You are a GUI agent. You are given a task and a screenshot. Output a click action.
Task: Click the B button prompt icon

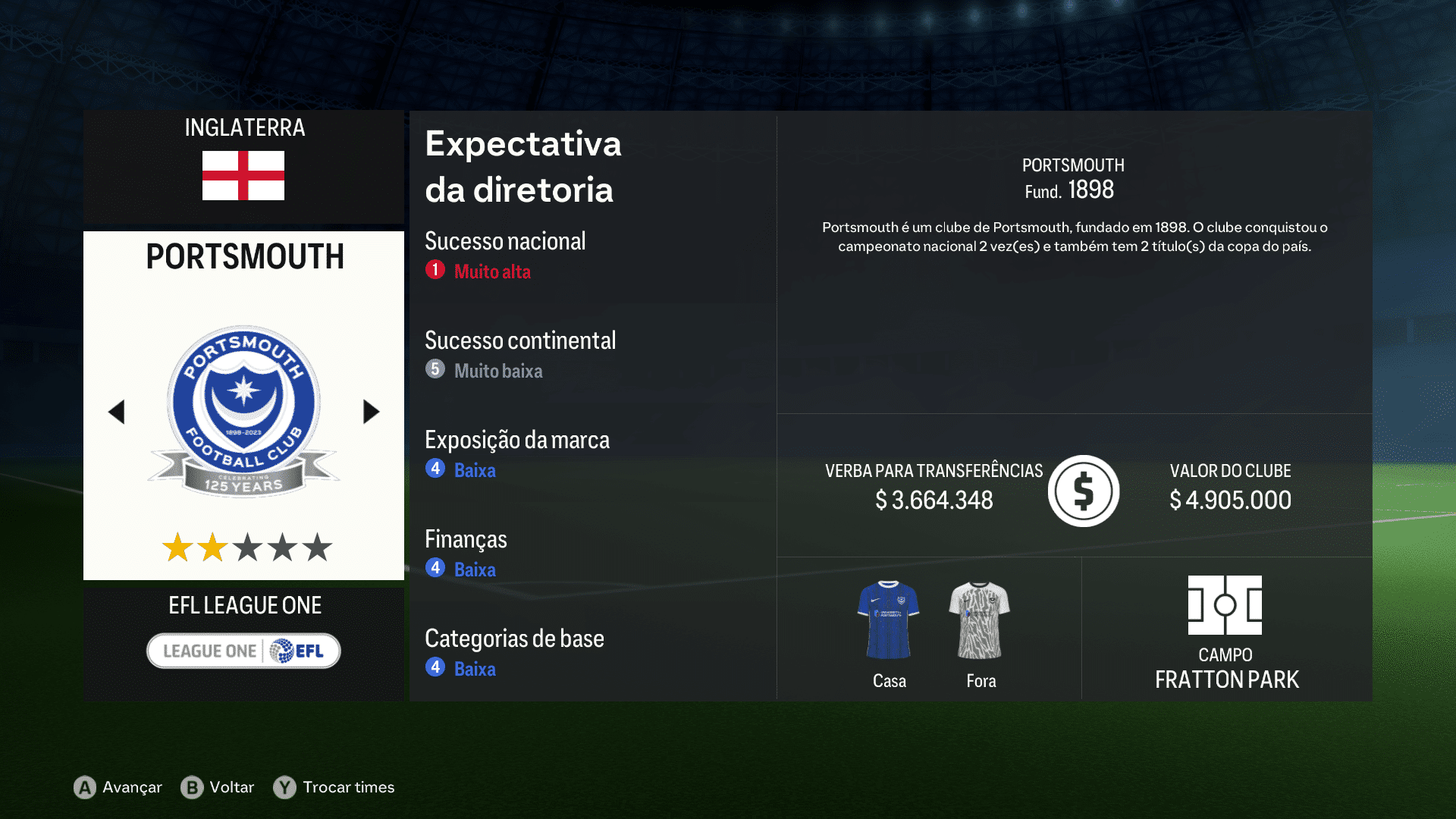point(193,788)
